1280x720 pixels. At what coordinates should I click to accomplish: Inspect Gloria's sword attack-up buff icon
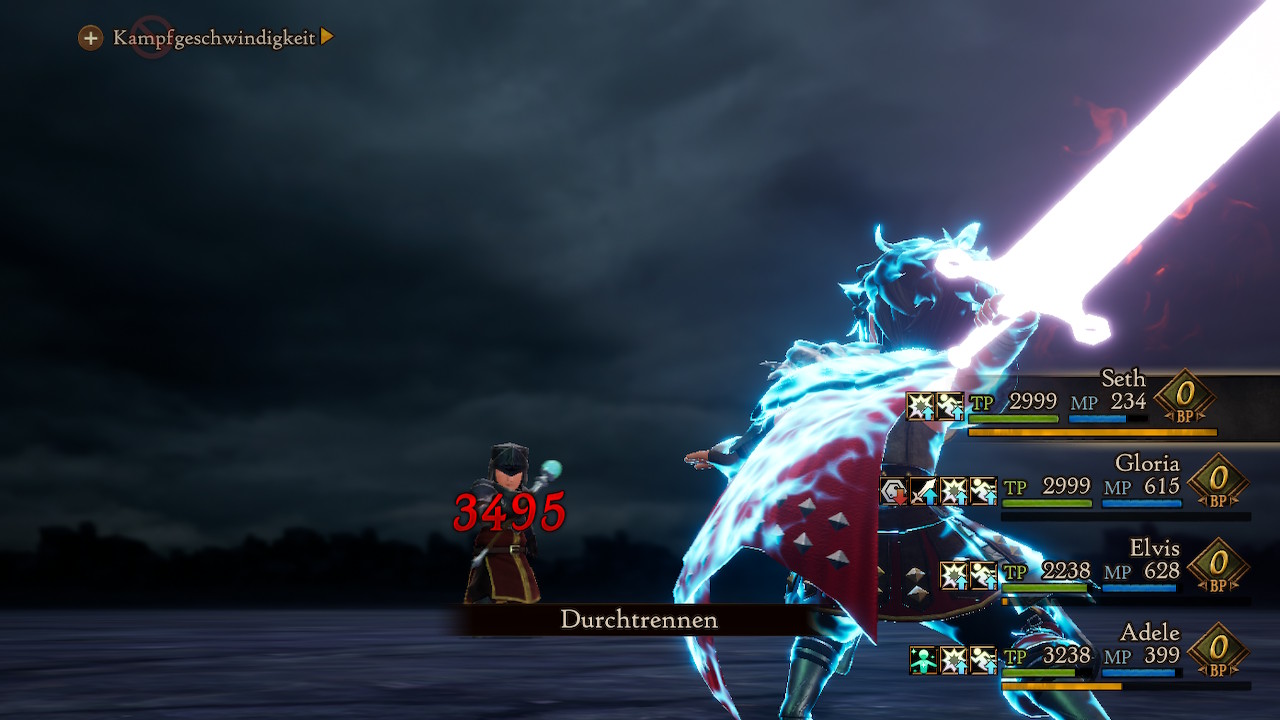point(923,491)
